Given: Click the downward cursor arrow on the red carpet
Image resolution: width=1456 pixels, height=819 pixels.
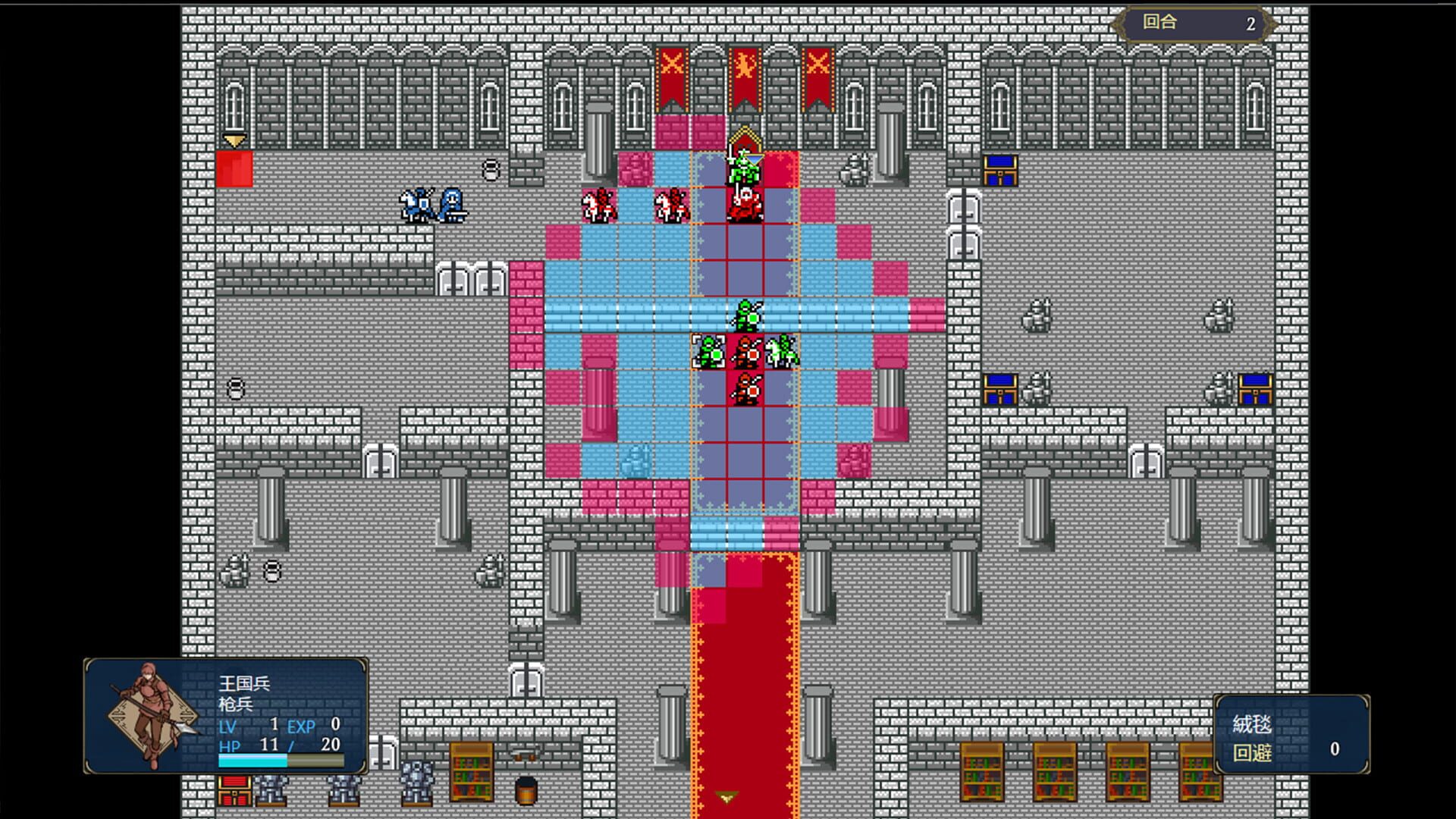Looking at the screenshot, I should pos(726,796).
